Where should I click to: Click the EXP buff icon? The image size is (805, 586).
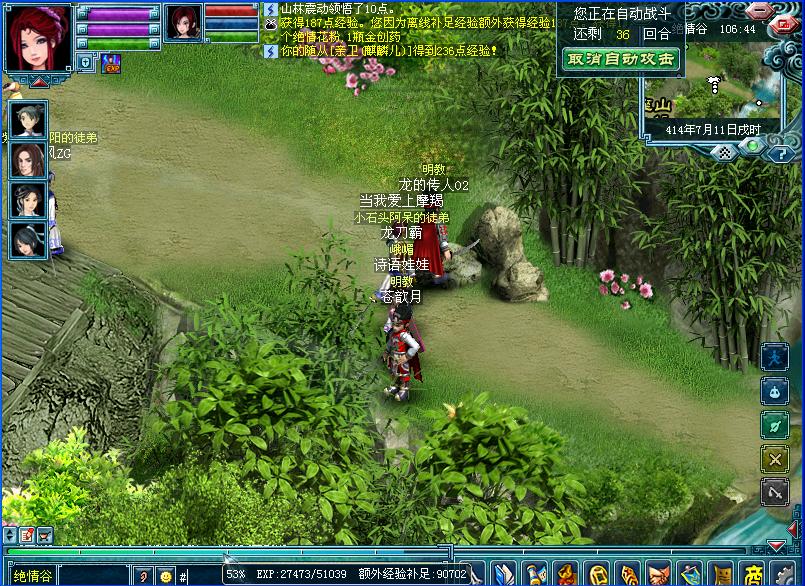pyautogui.click(x=111, y=63)
